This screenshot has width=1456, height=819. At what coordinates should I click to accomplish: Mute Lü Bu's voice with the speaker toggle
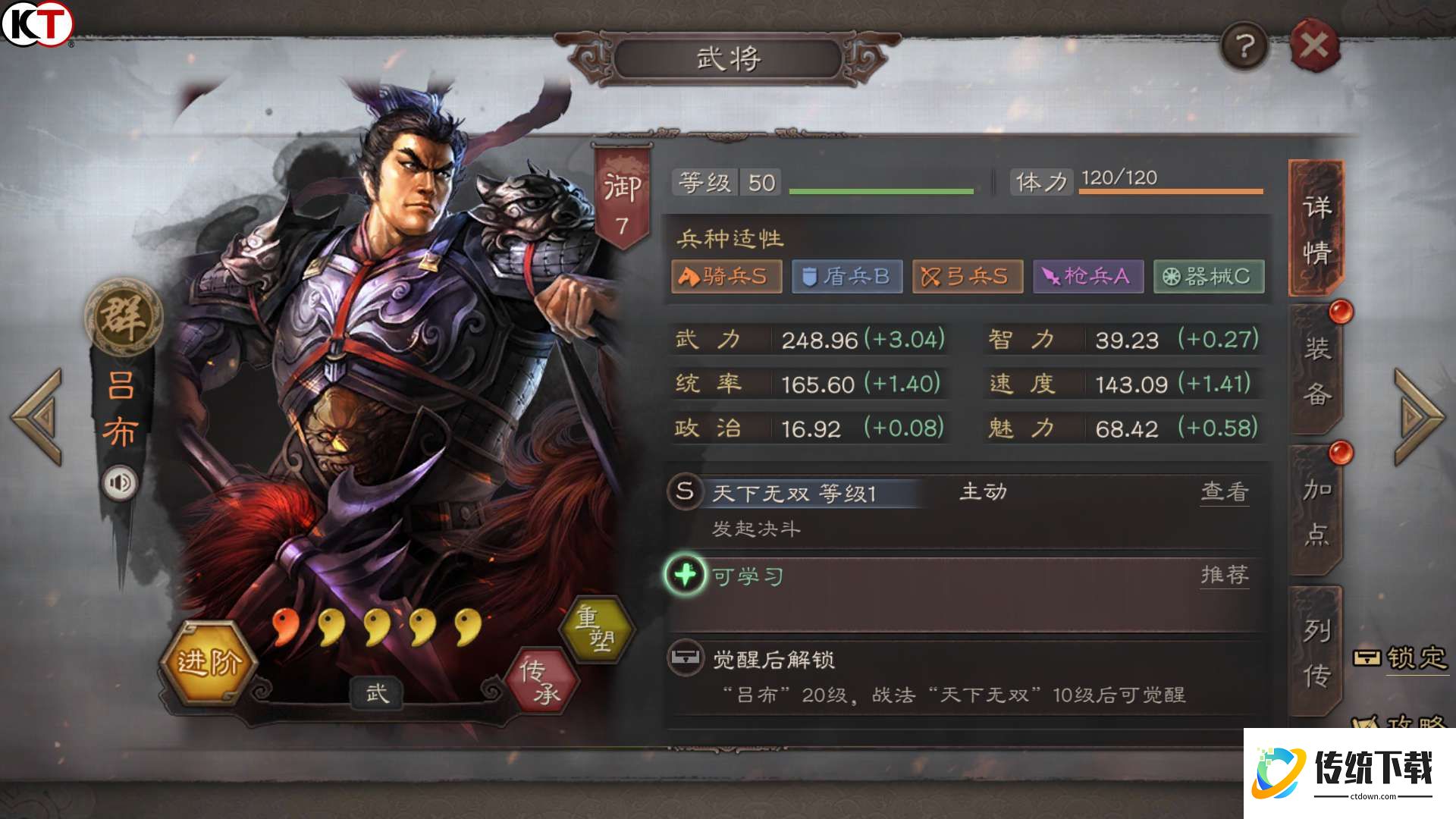(121, 479)
